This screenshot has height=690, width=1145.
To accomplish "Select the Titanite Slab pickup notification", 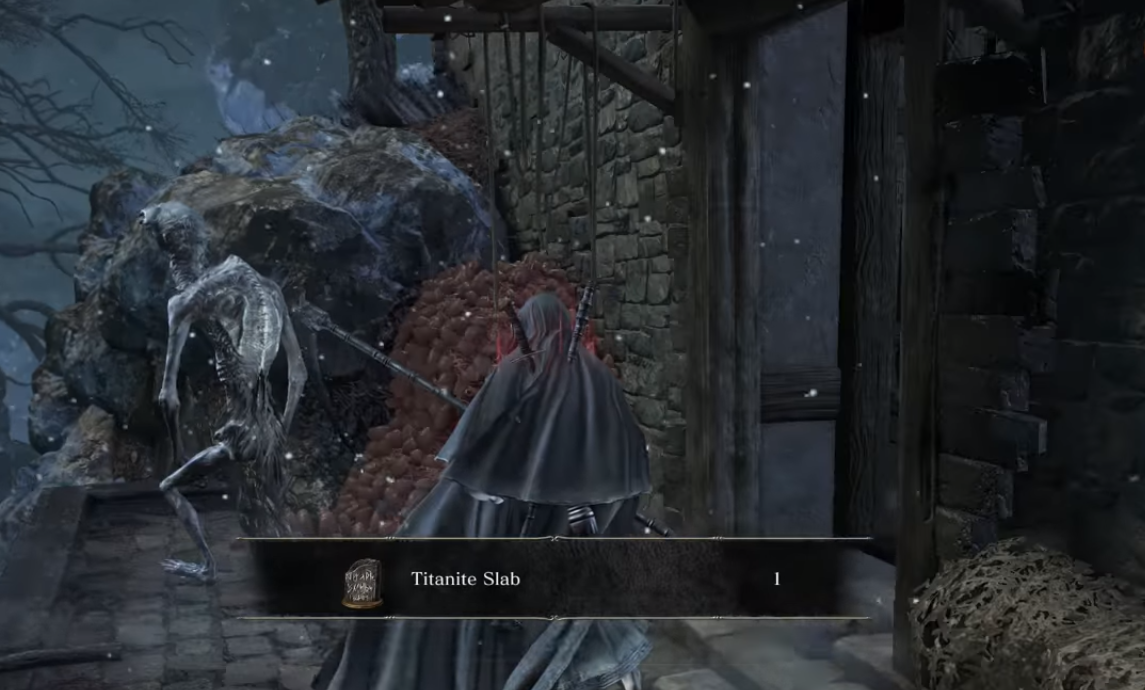I will pos(556,579).
